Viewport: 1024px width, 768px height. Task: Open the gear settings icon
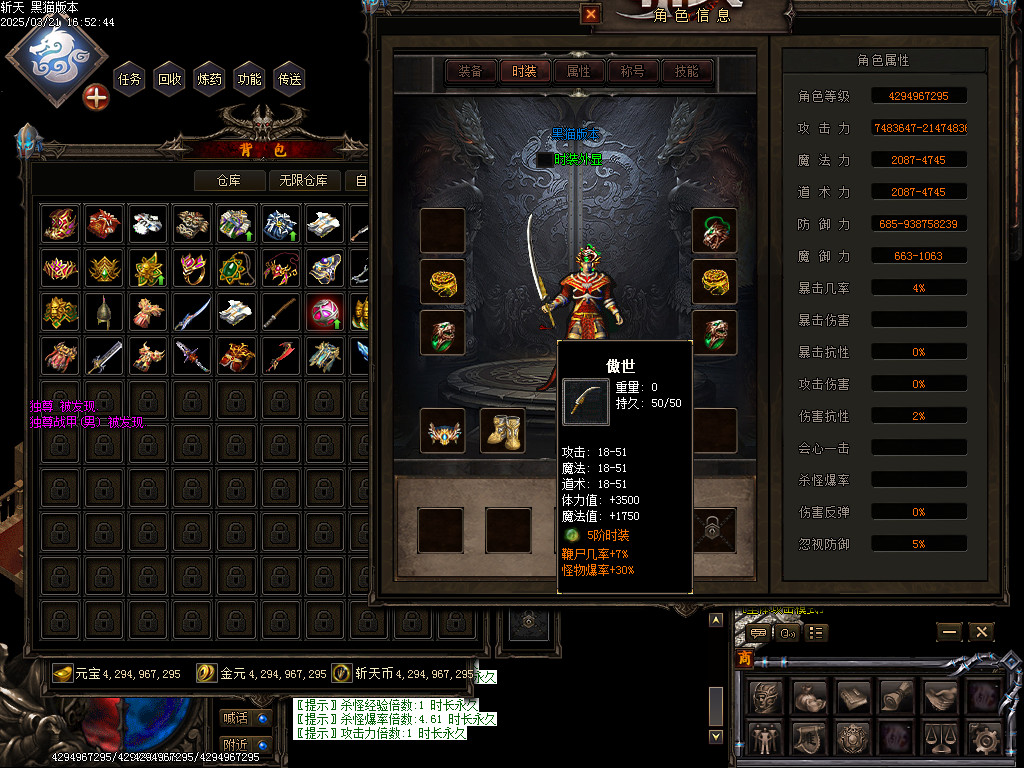(984, 738)
